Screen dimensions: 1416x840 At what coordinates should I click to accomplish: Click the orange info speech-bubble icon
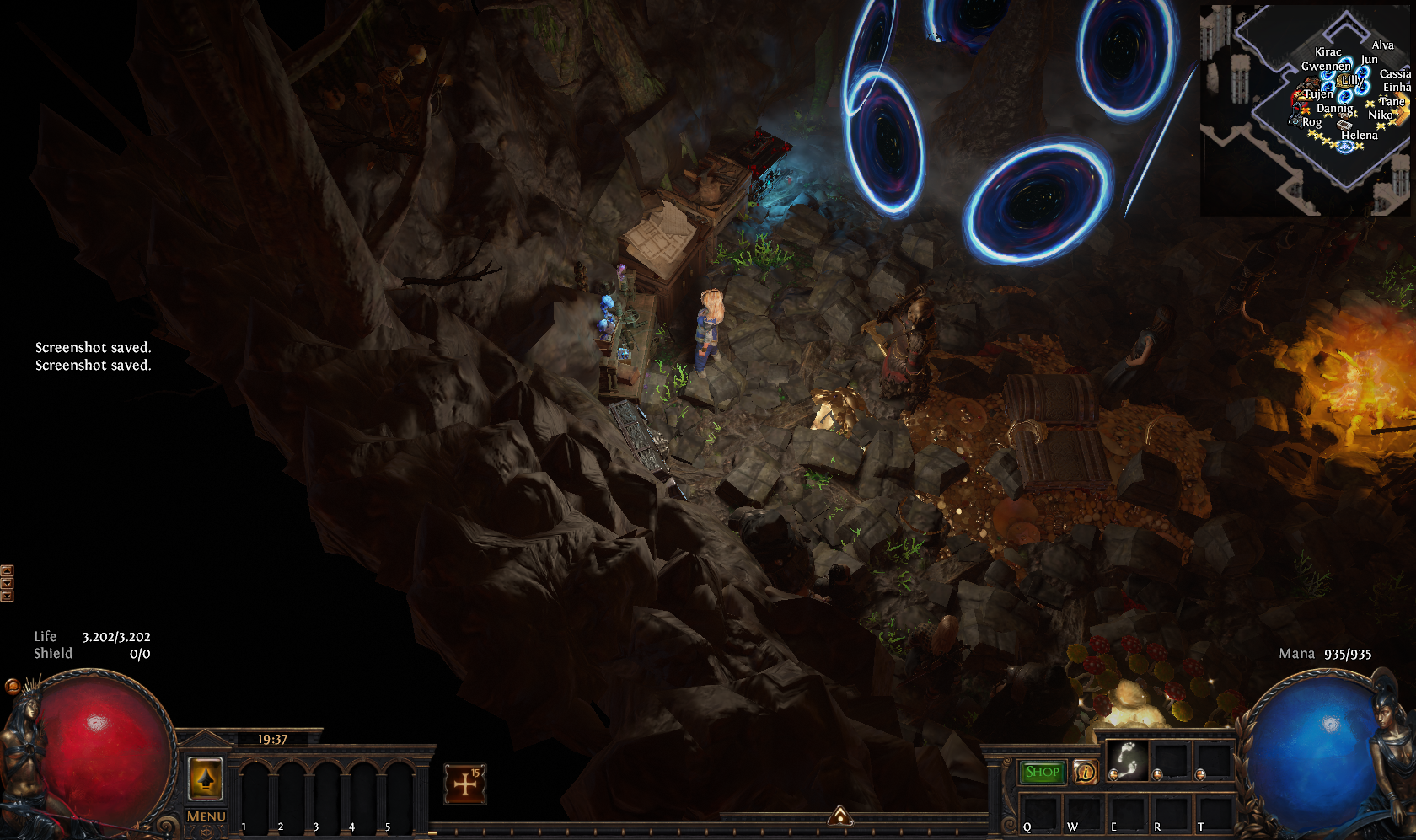click(1086, 772)
